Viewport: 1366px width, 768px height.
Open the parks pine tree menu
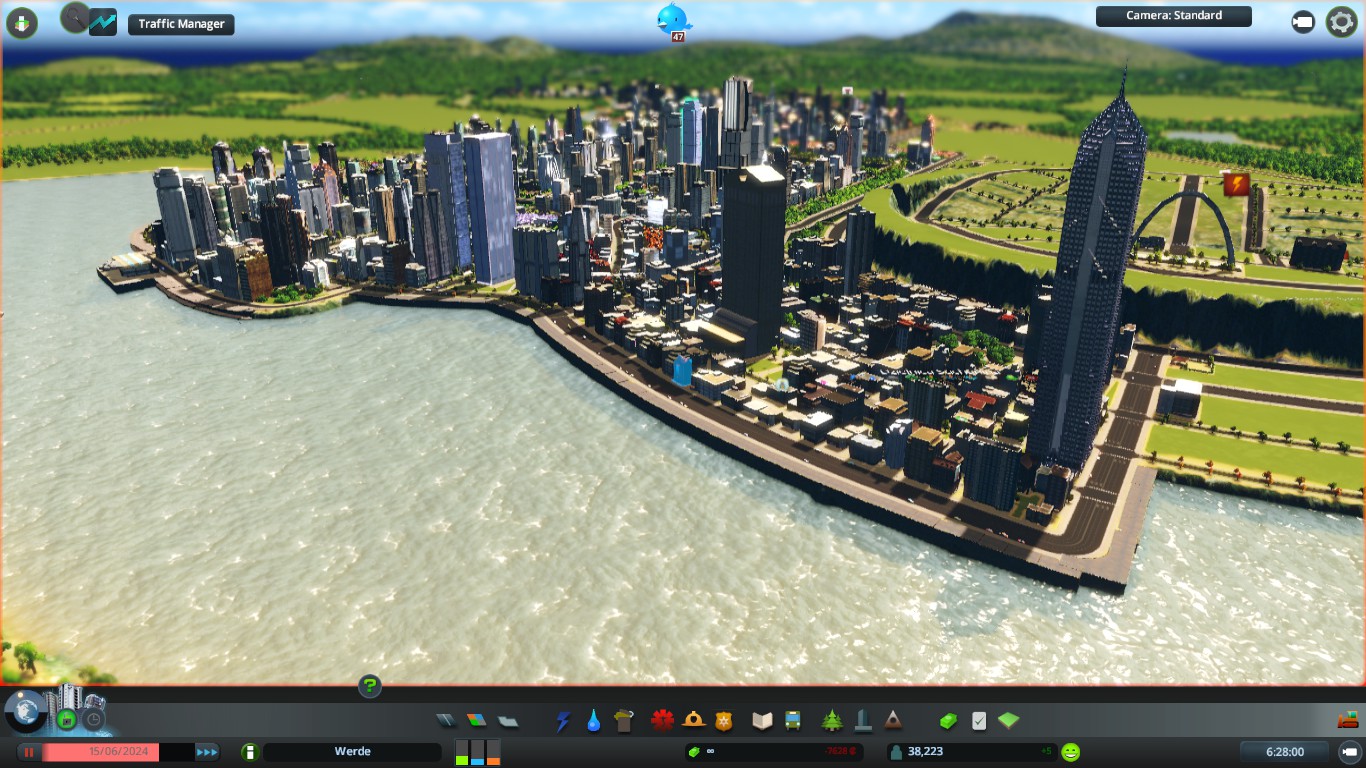click(x=831, y=720)
